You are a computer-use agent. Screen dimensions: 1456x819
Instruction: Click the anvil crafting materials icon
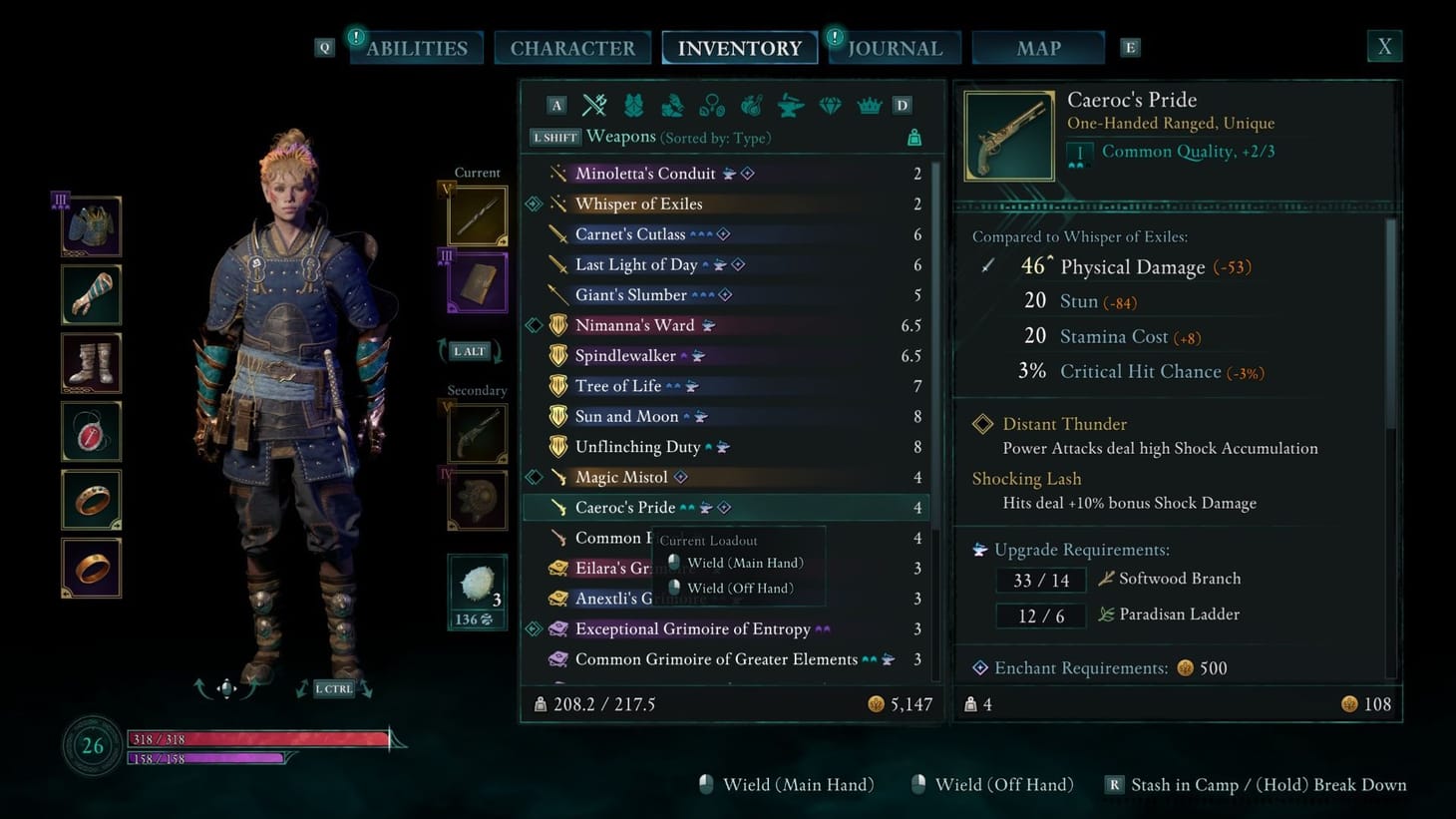click(790, 105)
